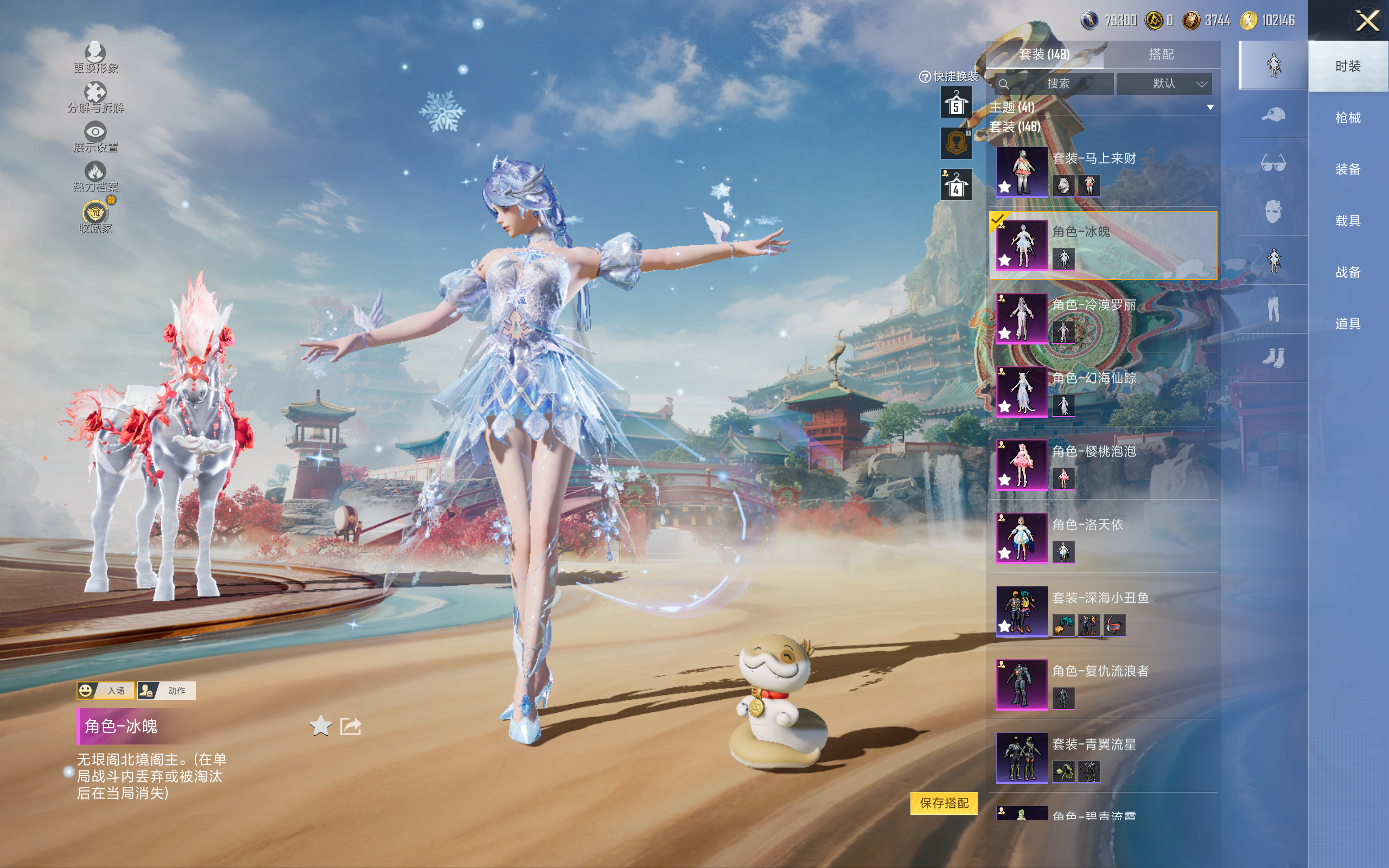Share the 冰魄 outfit via share icon
The width and height of the screenshot is (1389, 868).
click(351, 726)
